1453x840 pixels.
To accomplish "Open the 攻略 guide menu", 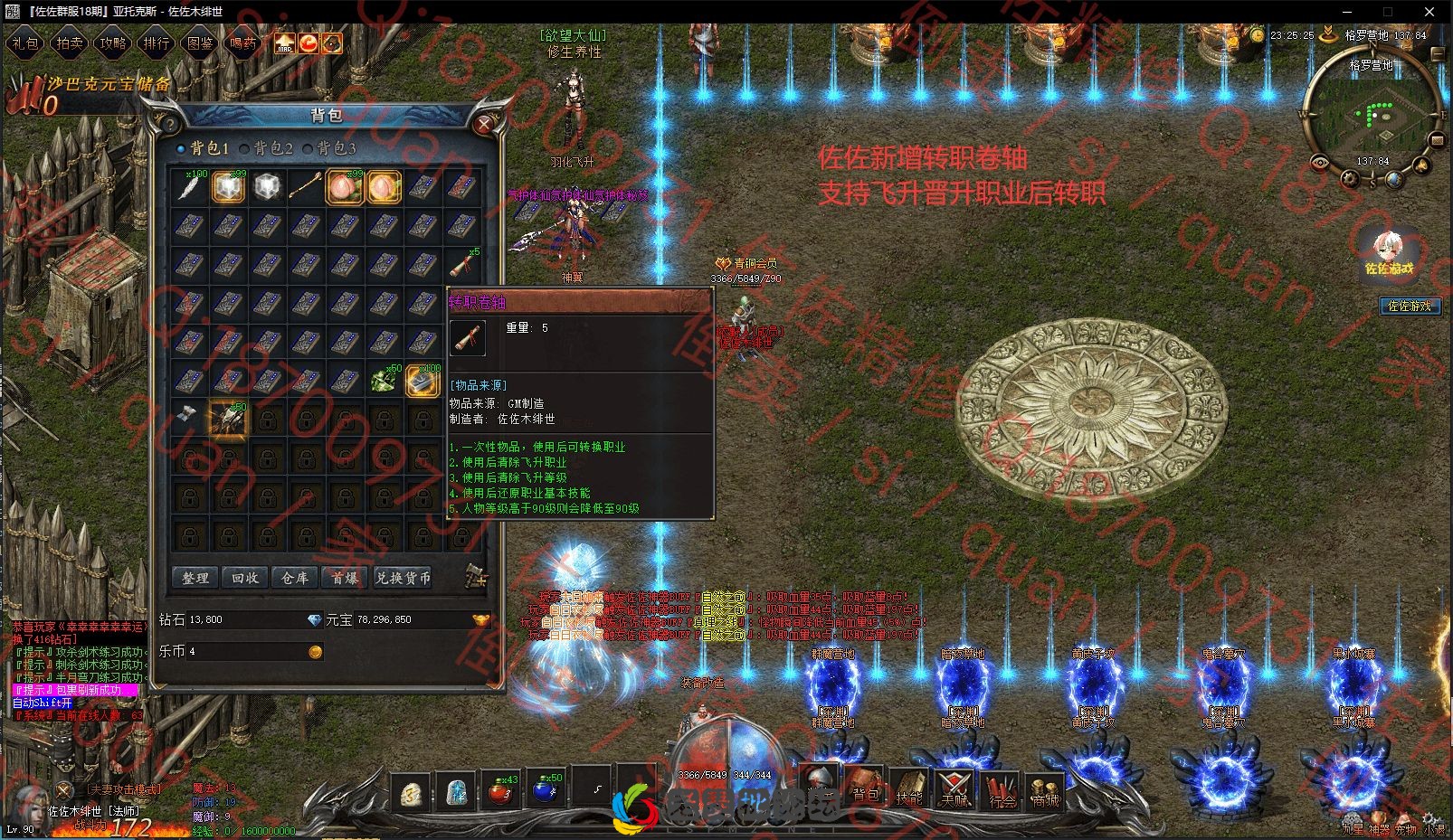I will tap(112, 42).
